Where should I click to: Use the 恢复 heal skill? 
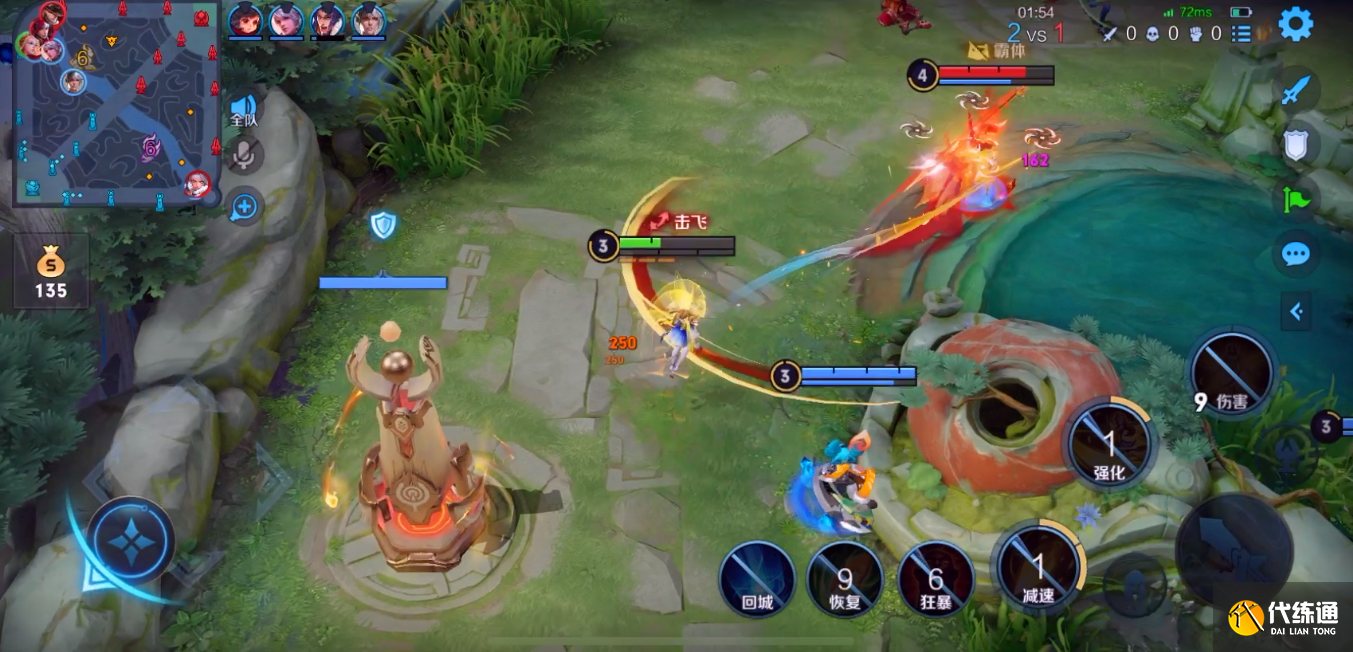tap(845, 578)
